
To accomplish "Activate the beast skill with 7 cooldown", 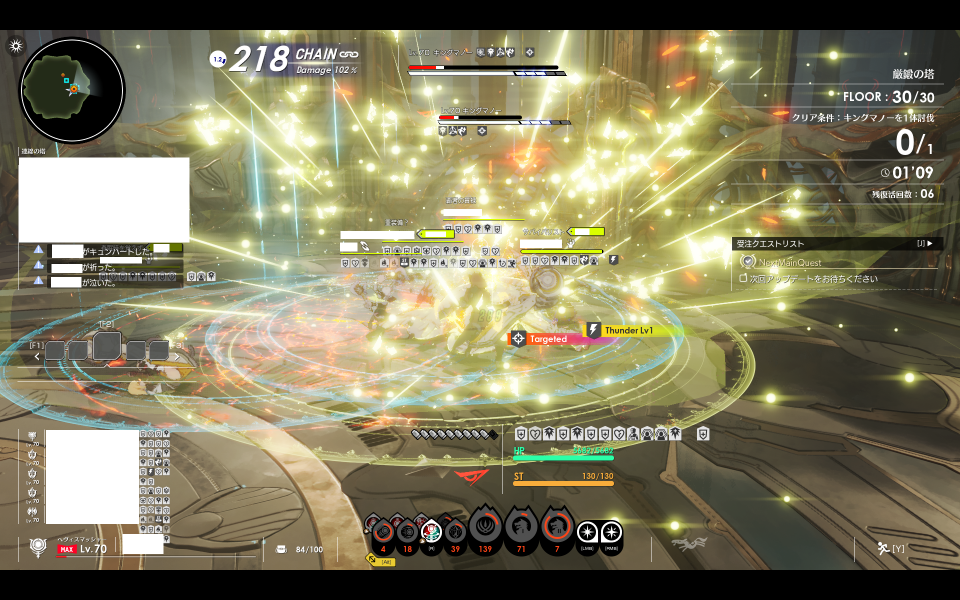I will [x=556, y=527].
